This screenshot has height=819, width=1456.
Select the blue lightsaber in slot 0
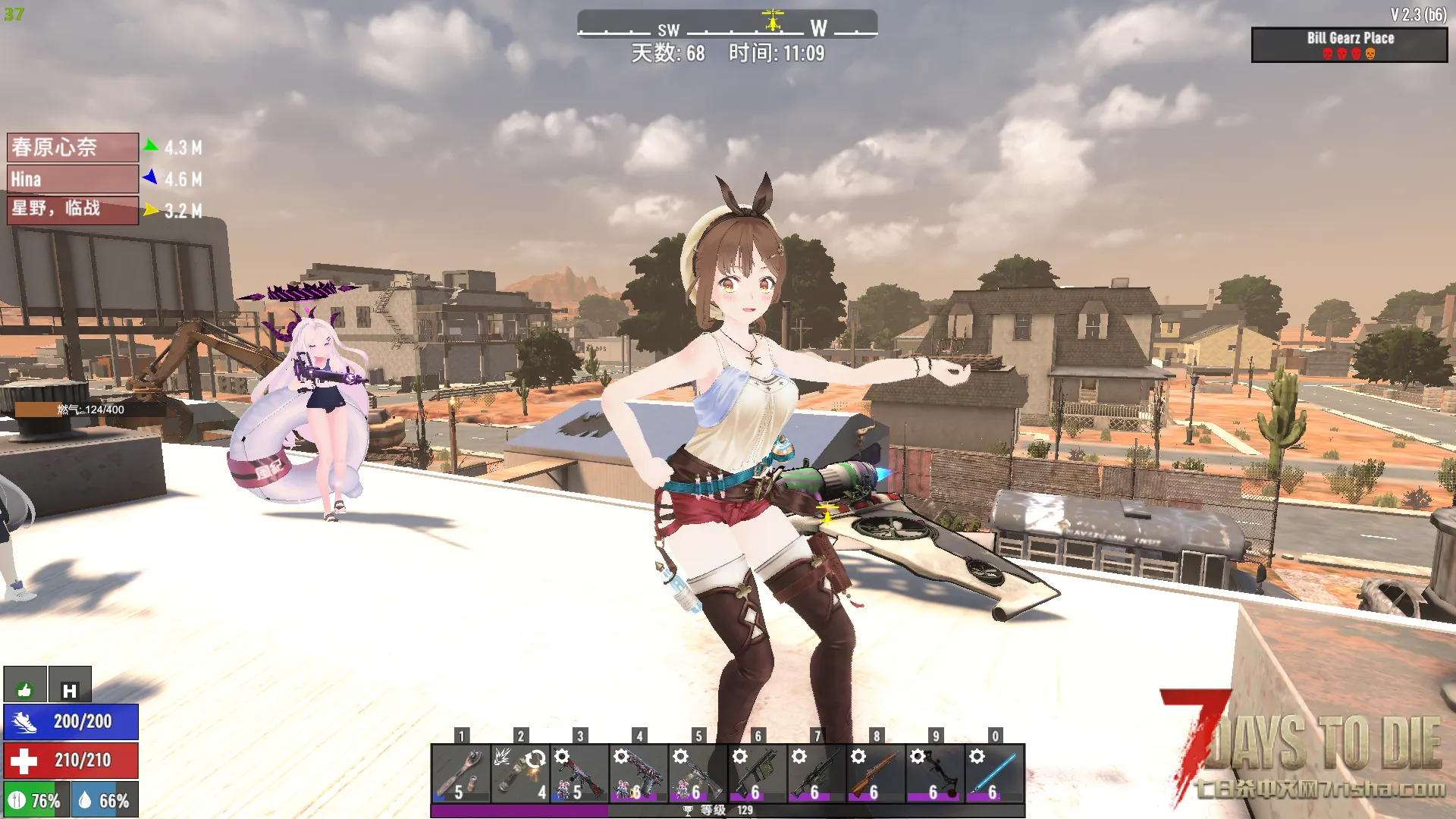click(994, 773)
